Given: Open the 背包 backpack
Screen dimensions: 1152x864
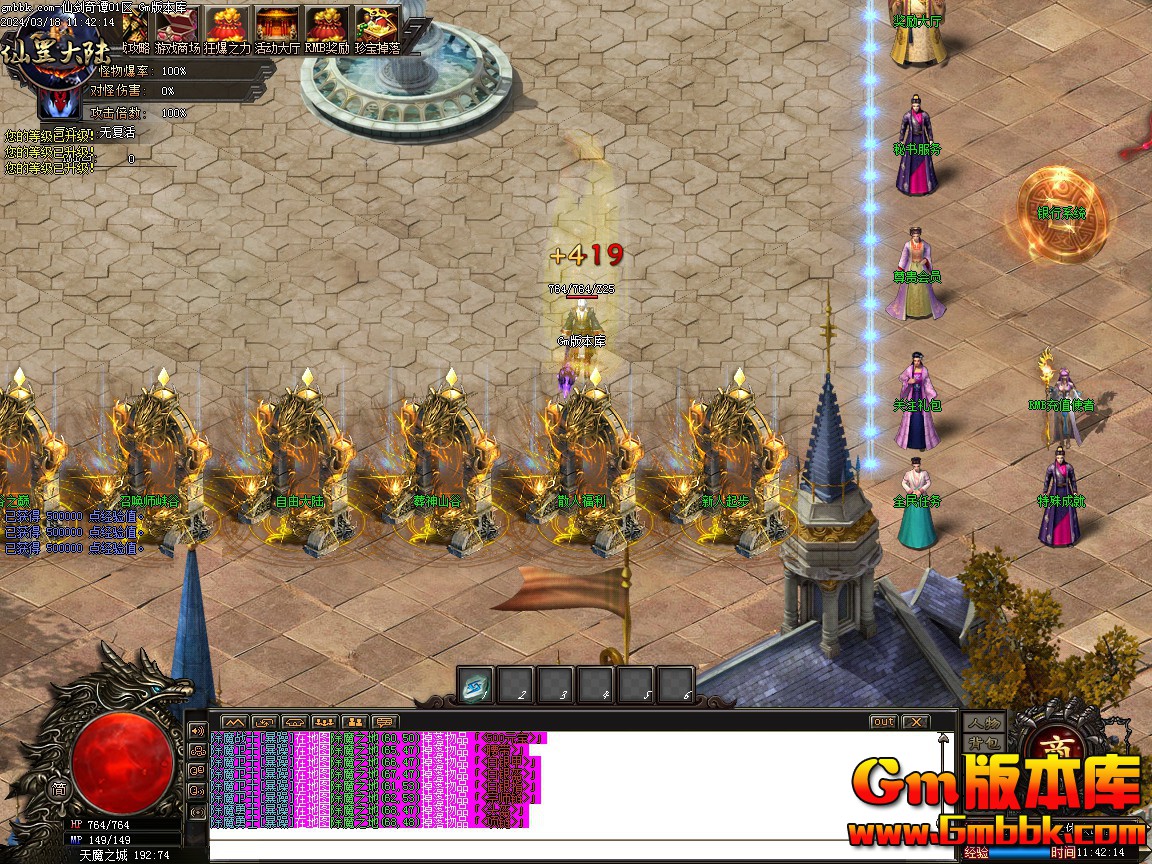Looking at the screenshot, I should click(984, 742).
